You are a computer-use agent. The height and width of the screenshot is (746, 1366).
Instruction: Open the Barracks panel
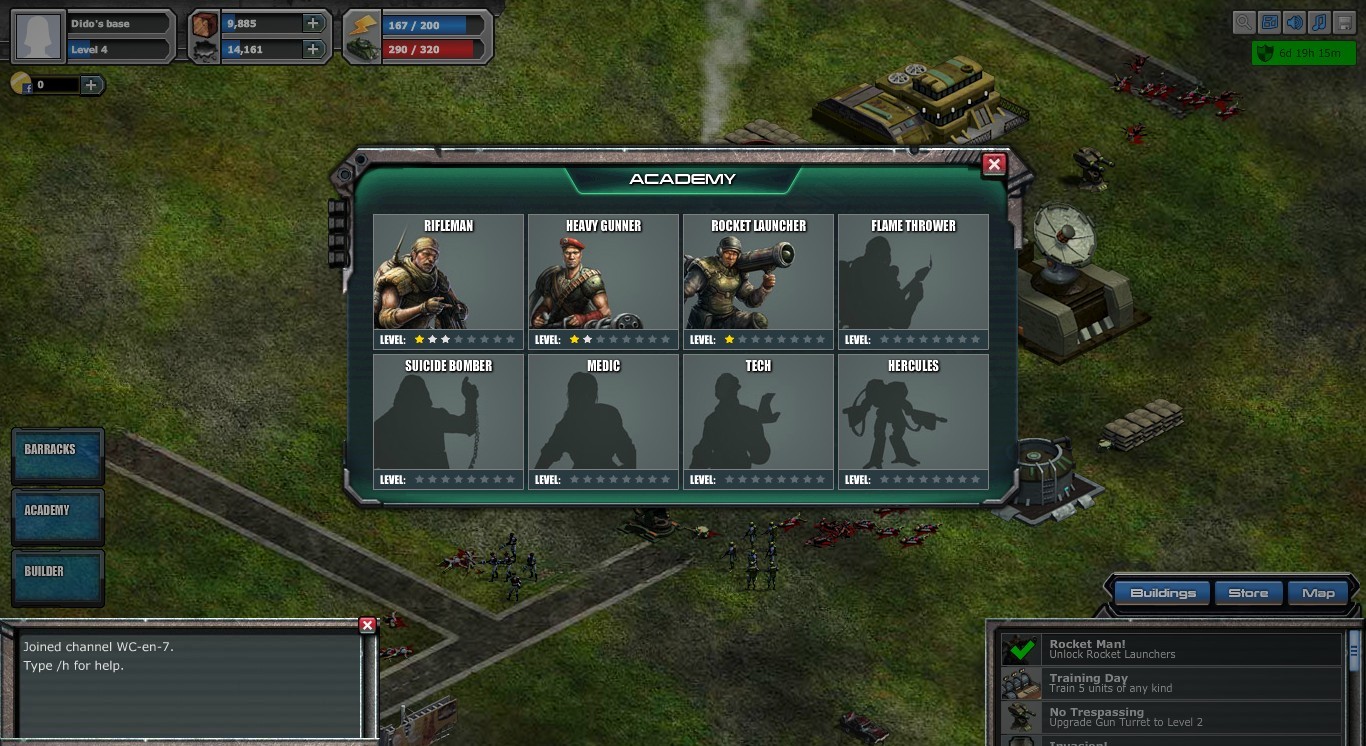coord(57,456)
